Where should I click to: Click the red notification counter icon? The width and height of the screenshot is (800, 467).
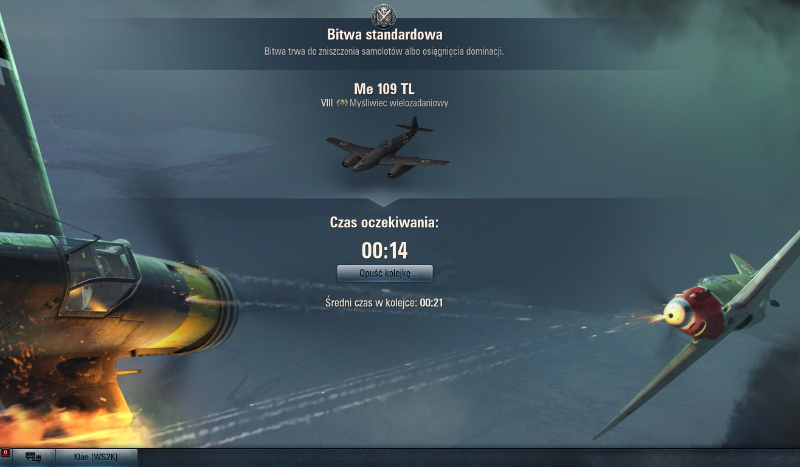[x=6, y=454]
